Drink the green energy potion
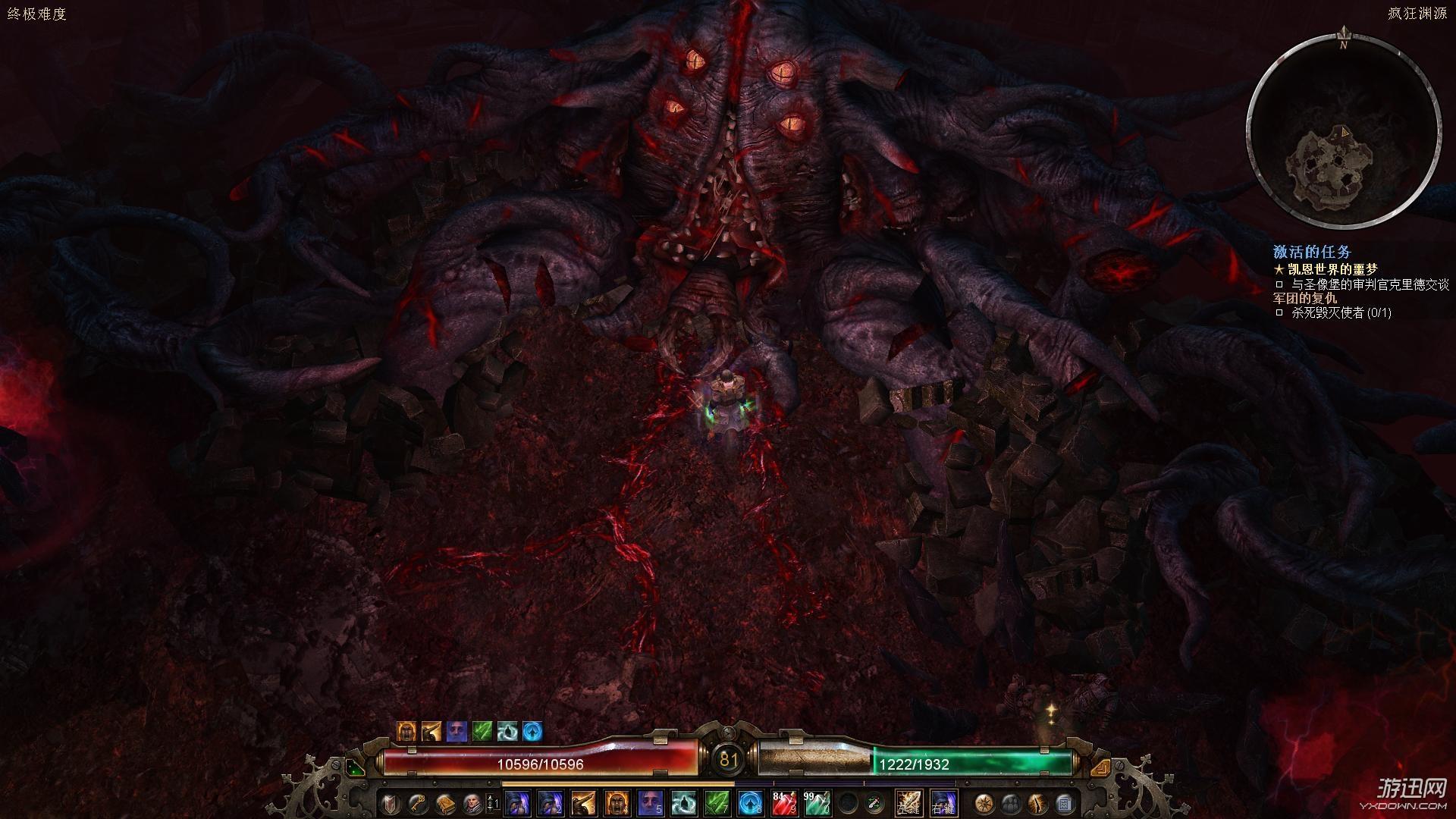Viewport: 1456px width, 819px height. pos(817,803)
